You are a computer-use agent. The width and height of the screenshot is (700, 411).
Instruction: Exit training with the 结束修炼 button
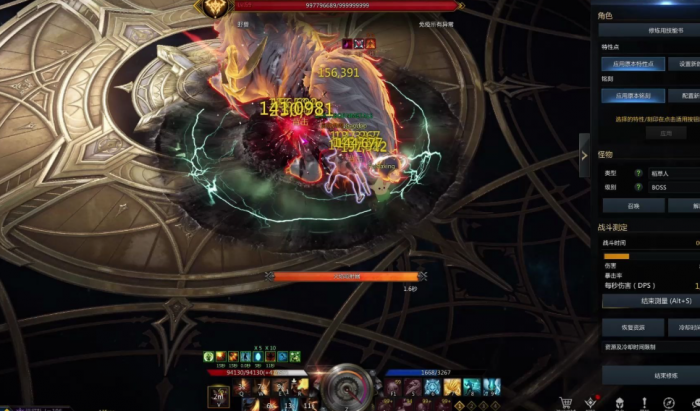651,375
